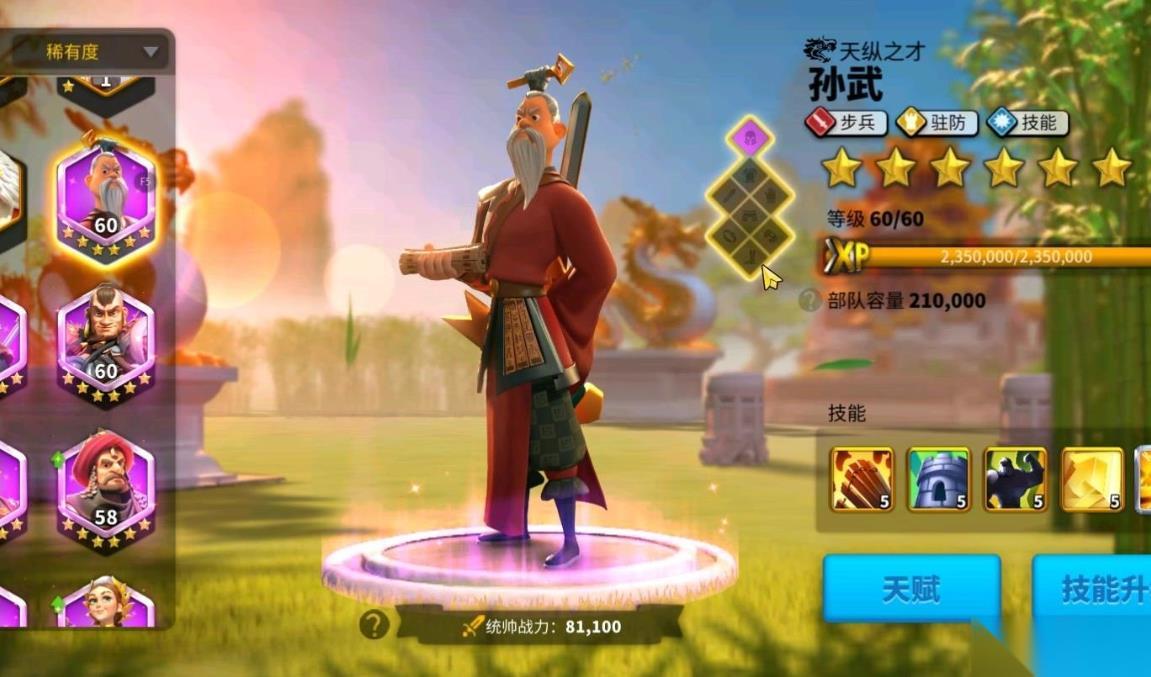Select the purple helmet equipment slot

[748, 136]
